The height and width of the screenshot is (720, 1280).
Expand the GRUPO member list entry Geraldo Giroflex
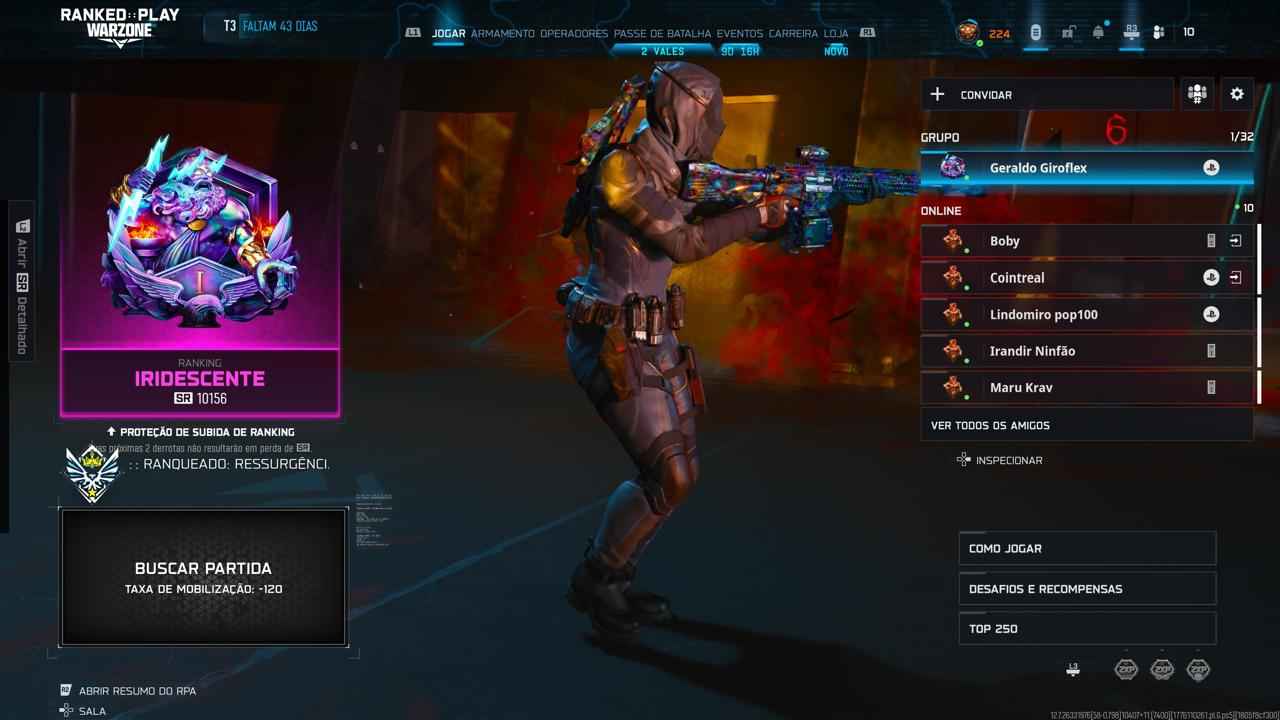1087,167
